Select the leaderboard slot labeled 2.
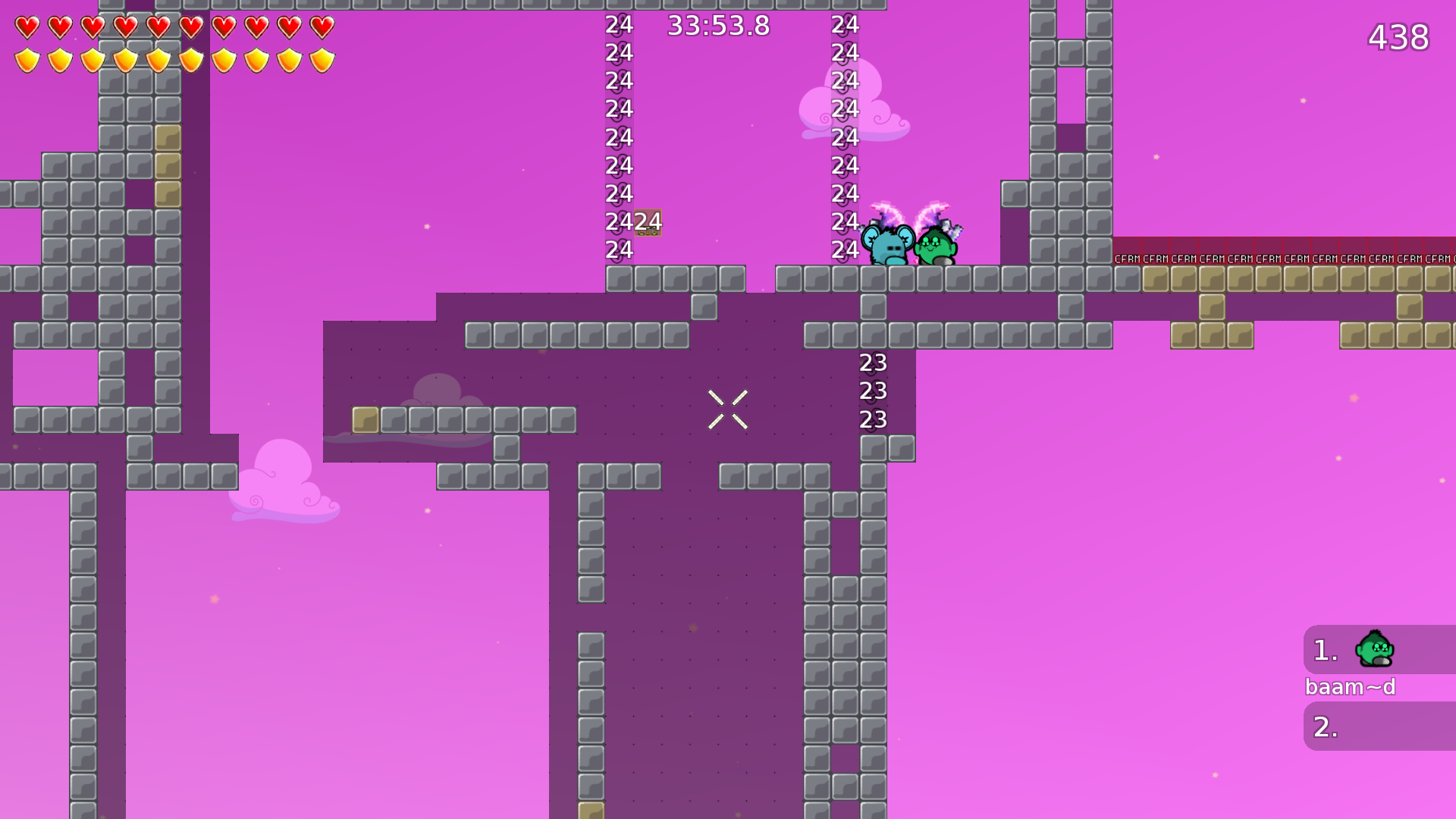 click(1323, 726)
